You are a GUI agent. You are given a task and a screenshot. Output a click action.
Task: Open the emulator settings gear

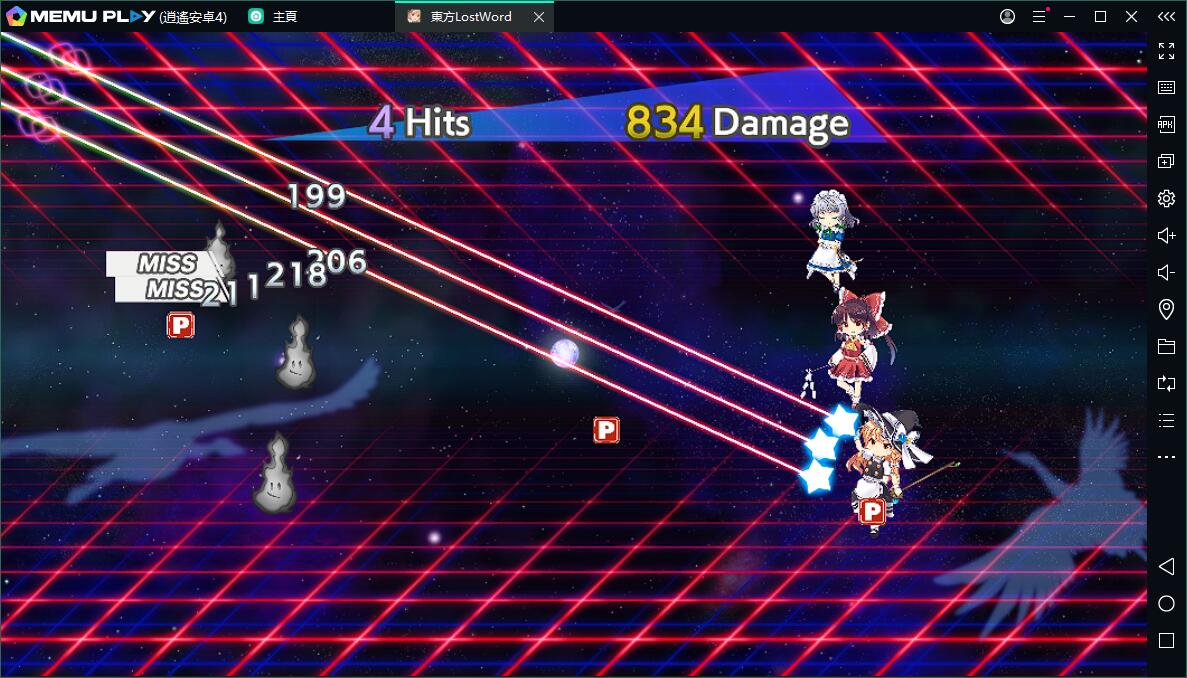[x=1166, y=198]
